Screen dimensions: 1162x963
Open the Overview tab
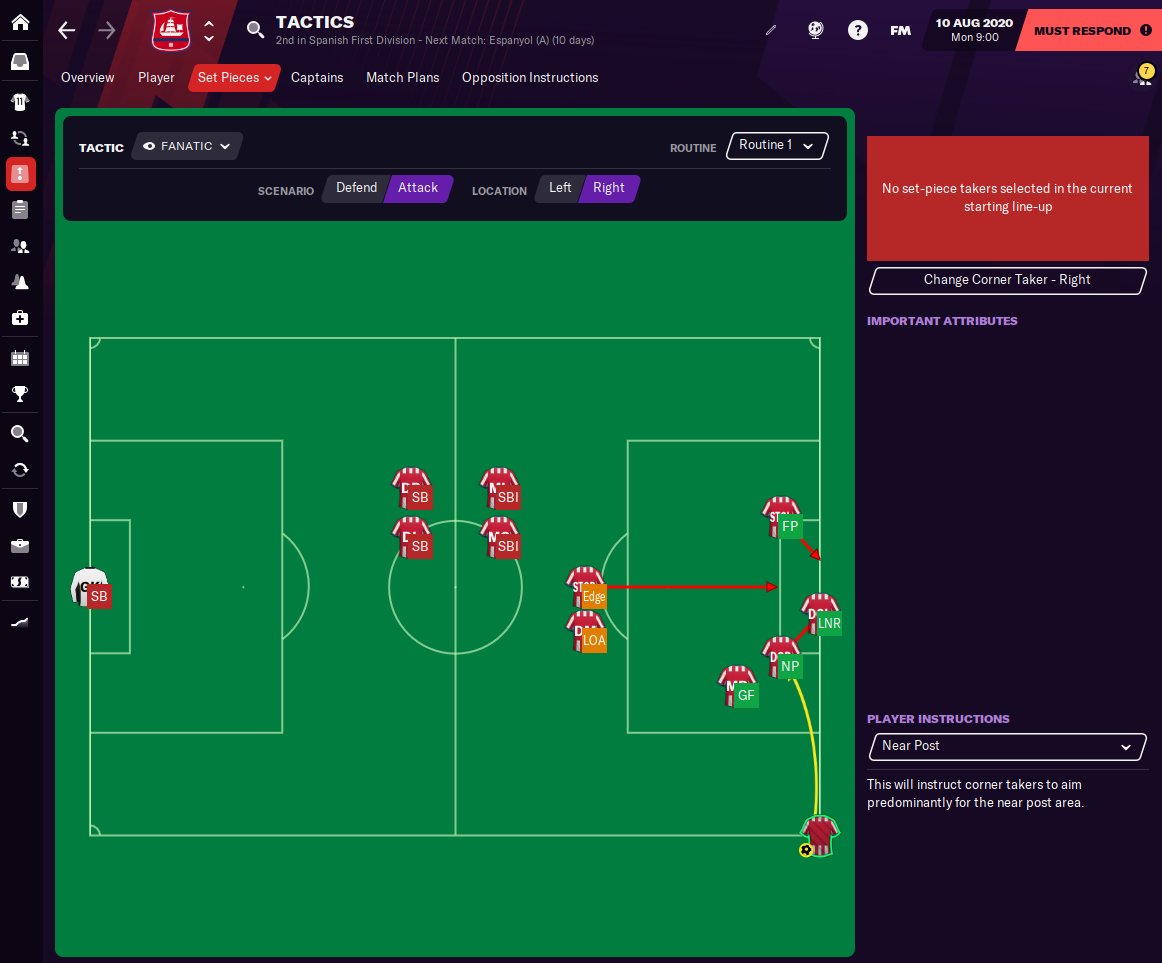pyautogui.click(x=88, y=77)
